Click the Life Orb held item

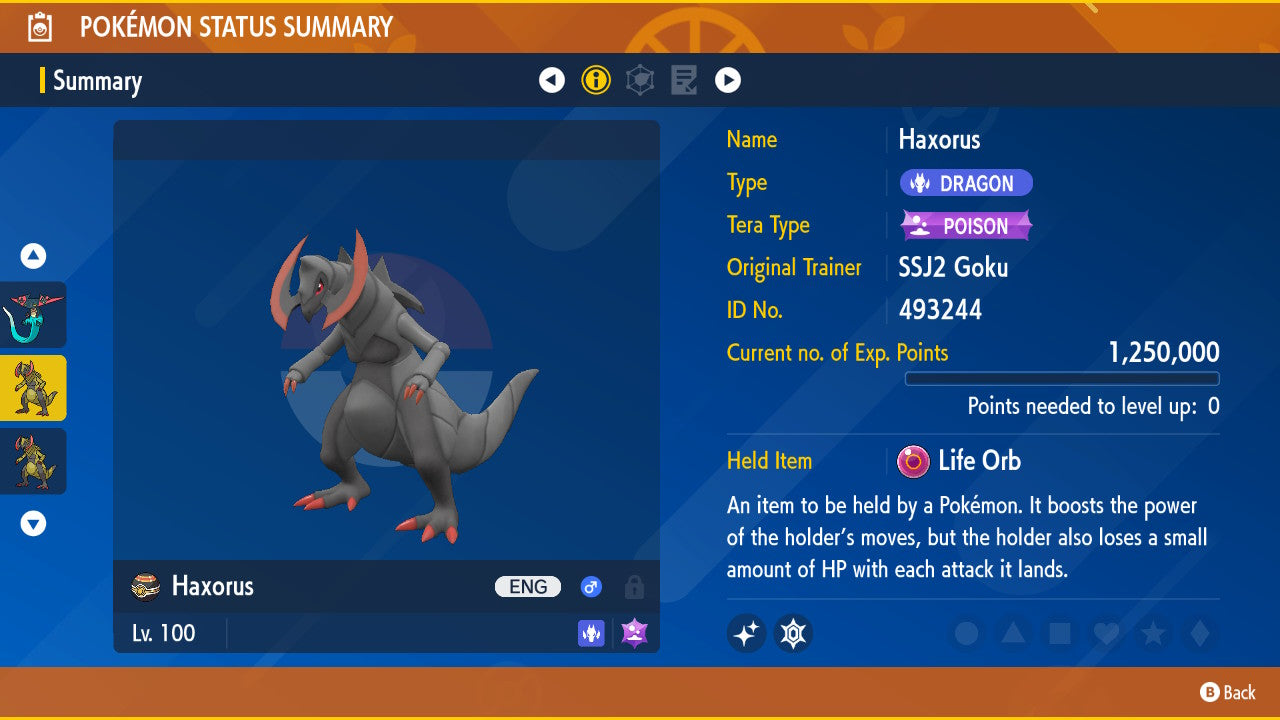coord(960,461)
